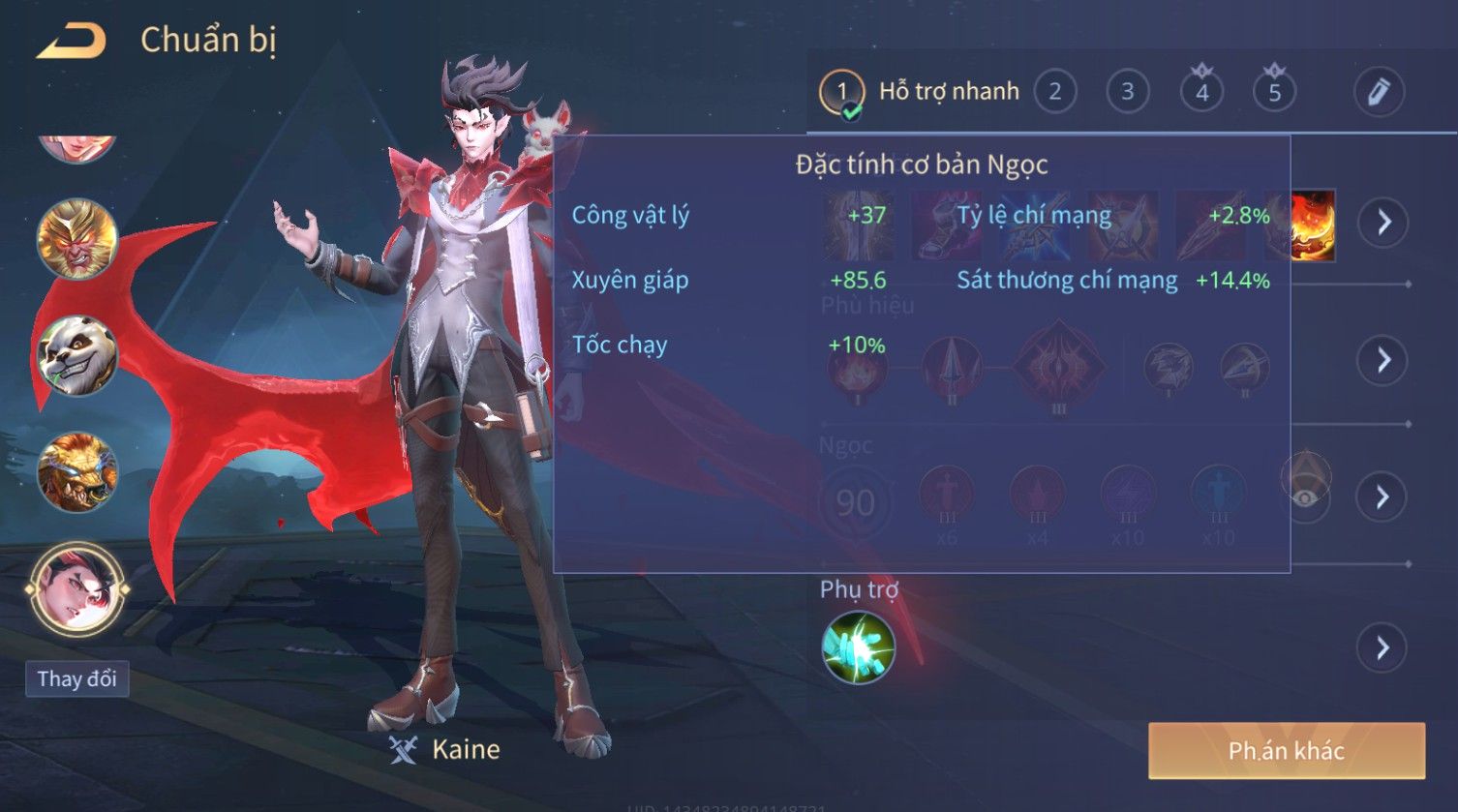Switch to loadout preset 3
This screenshot has width=1458, height=812.
tap(1127, 92)
